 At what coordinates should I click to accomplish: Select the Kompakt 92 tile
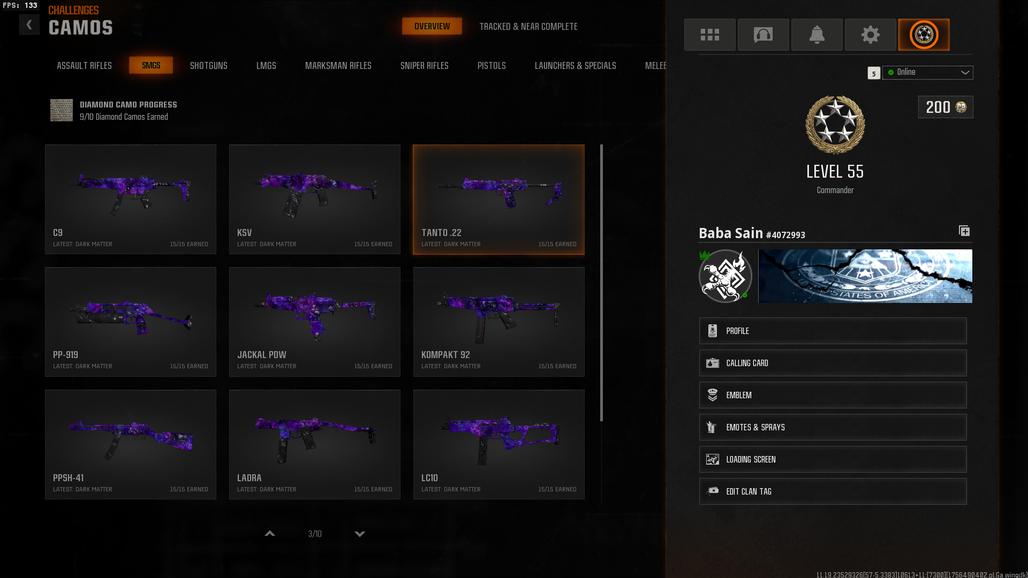(499, 321)
